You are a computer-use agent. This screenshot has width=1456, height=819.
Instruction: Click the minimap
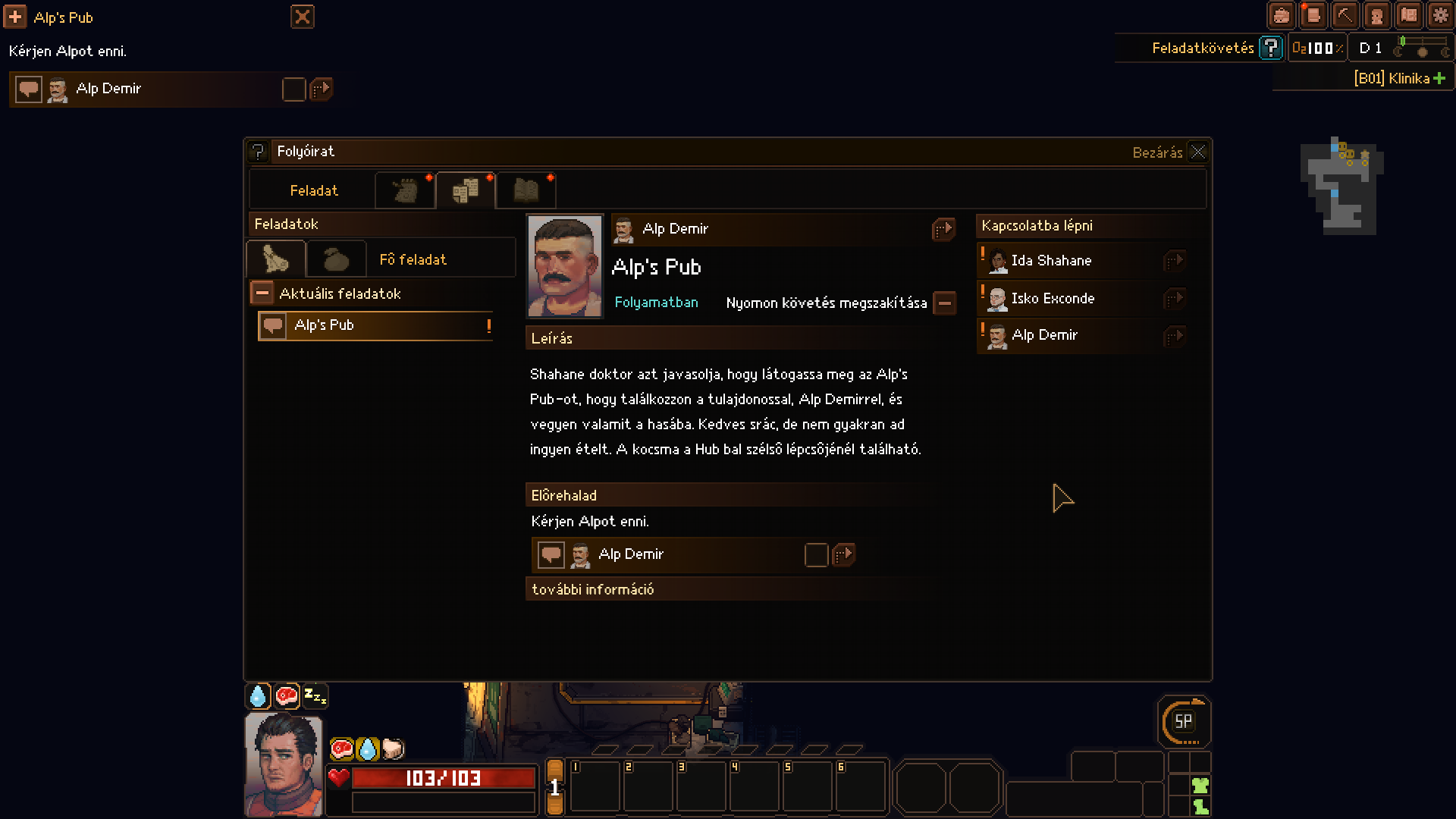[1341, 186]
